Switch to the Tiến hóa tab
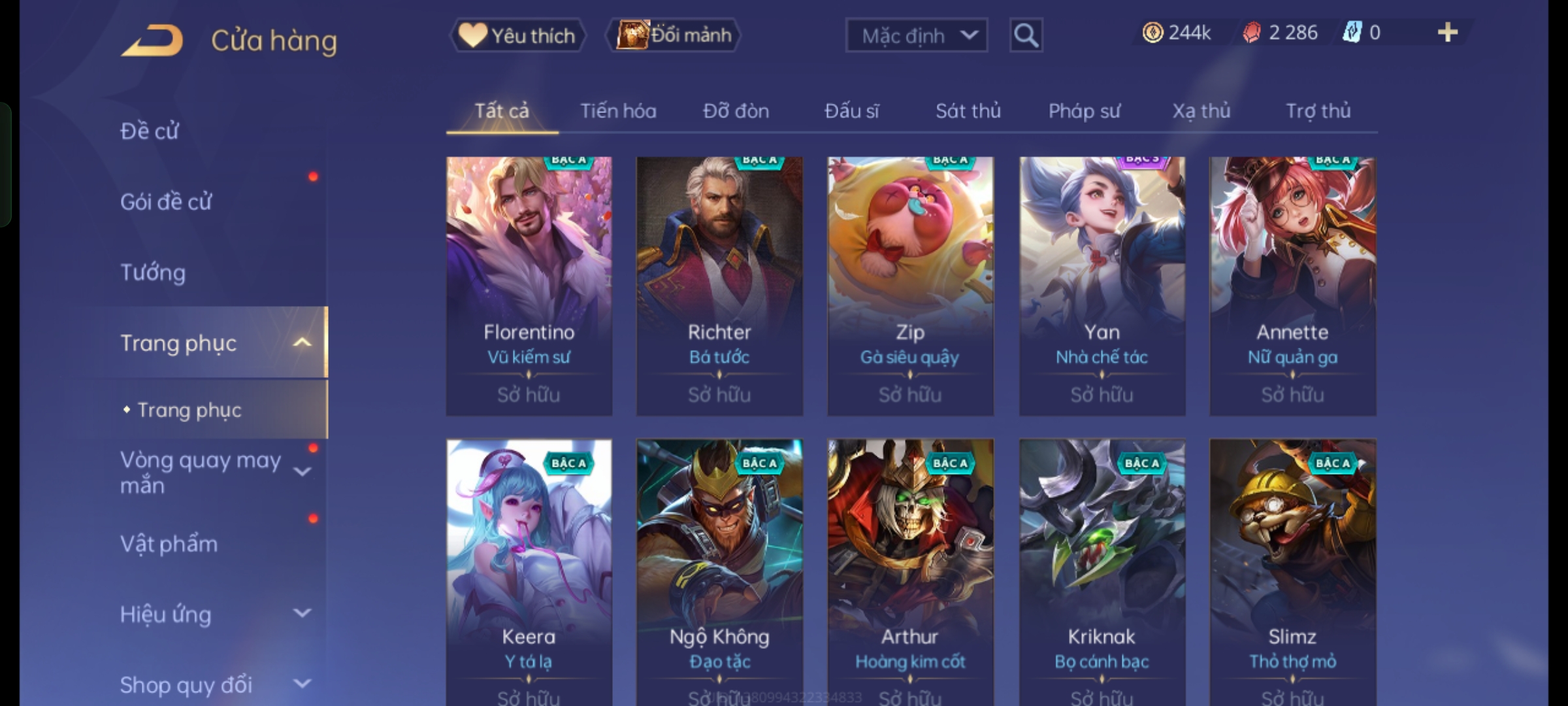Screen dimensions: 1568x706 (x=618, y=111)
